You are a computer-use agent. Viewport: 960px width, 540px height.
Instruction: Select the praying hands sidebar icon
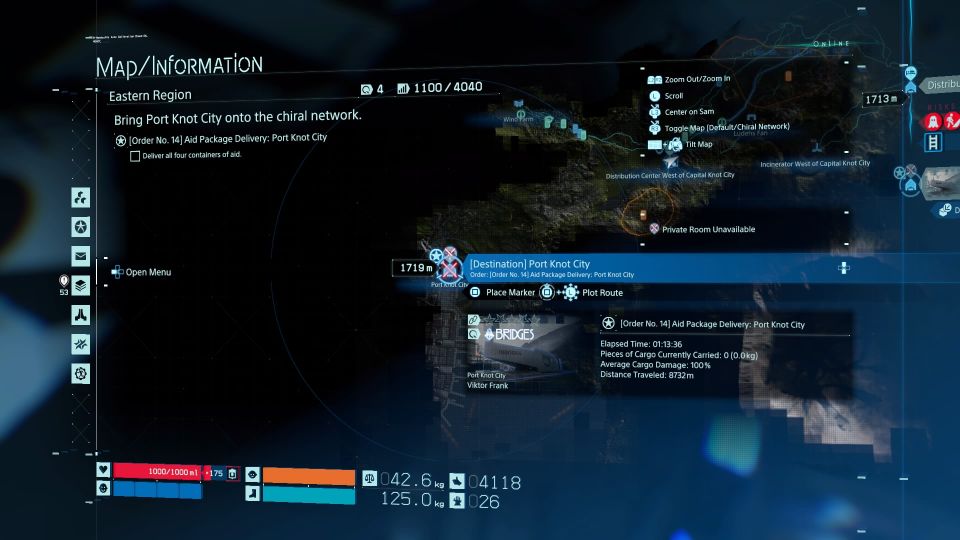tap(81, 315)
